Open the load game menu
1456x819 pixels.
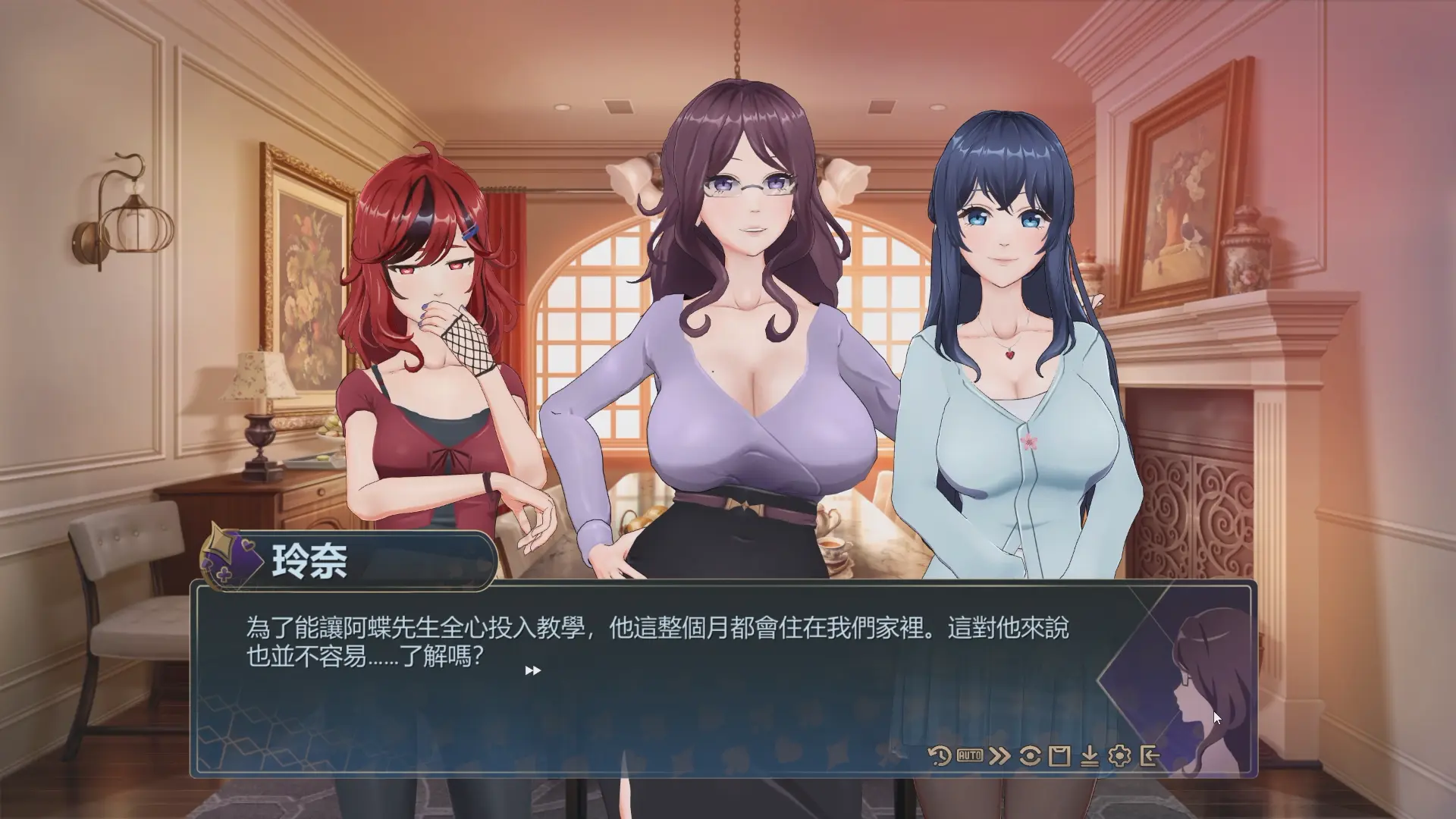tap(1090, 755)
